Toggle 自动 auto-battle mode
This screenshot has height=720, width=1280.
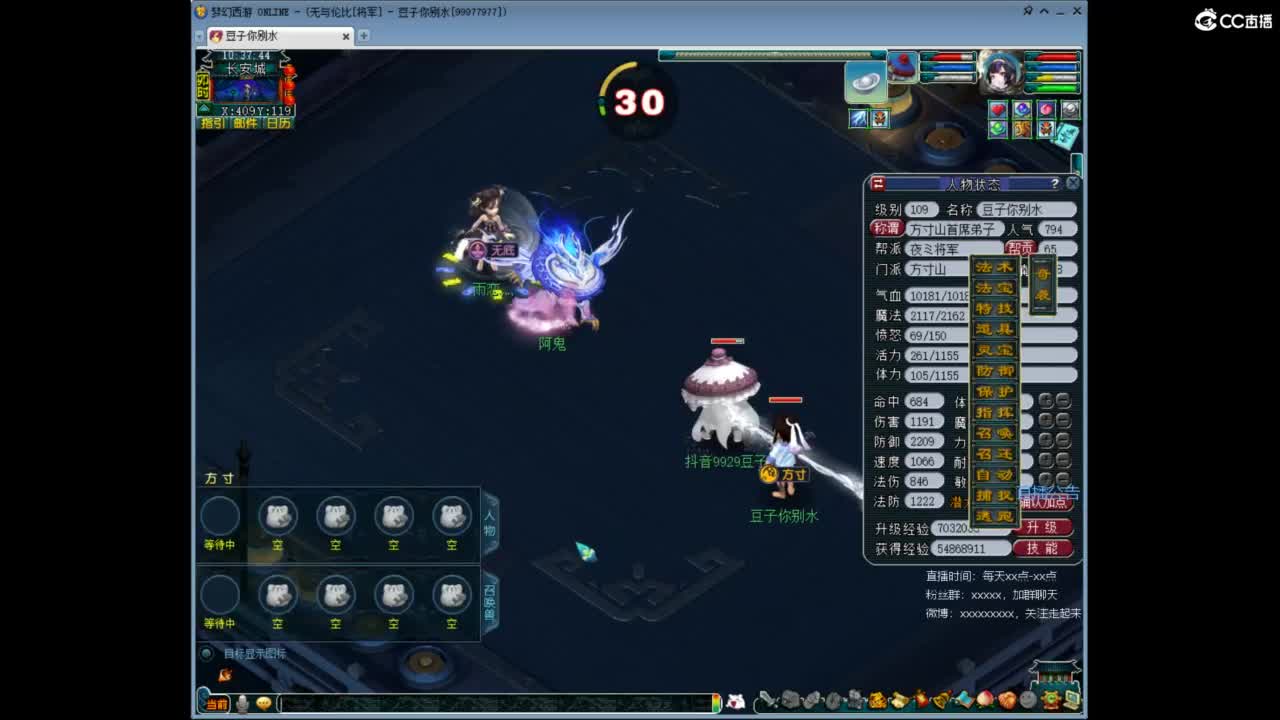click(x=997, y=474)
